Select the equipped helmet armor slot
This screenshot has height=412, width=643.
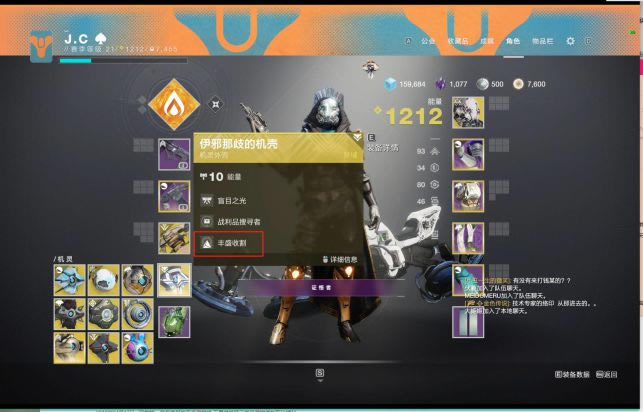click(x=467, y=113)
